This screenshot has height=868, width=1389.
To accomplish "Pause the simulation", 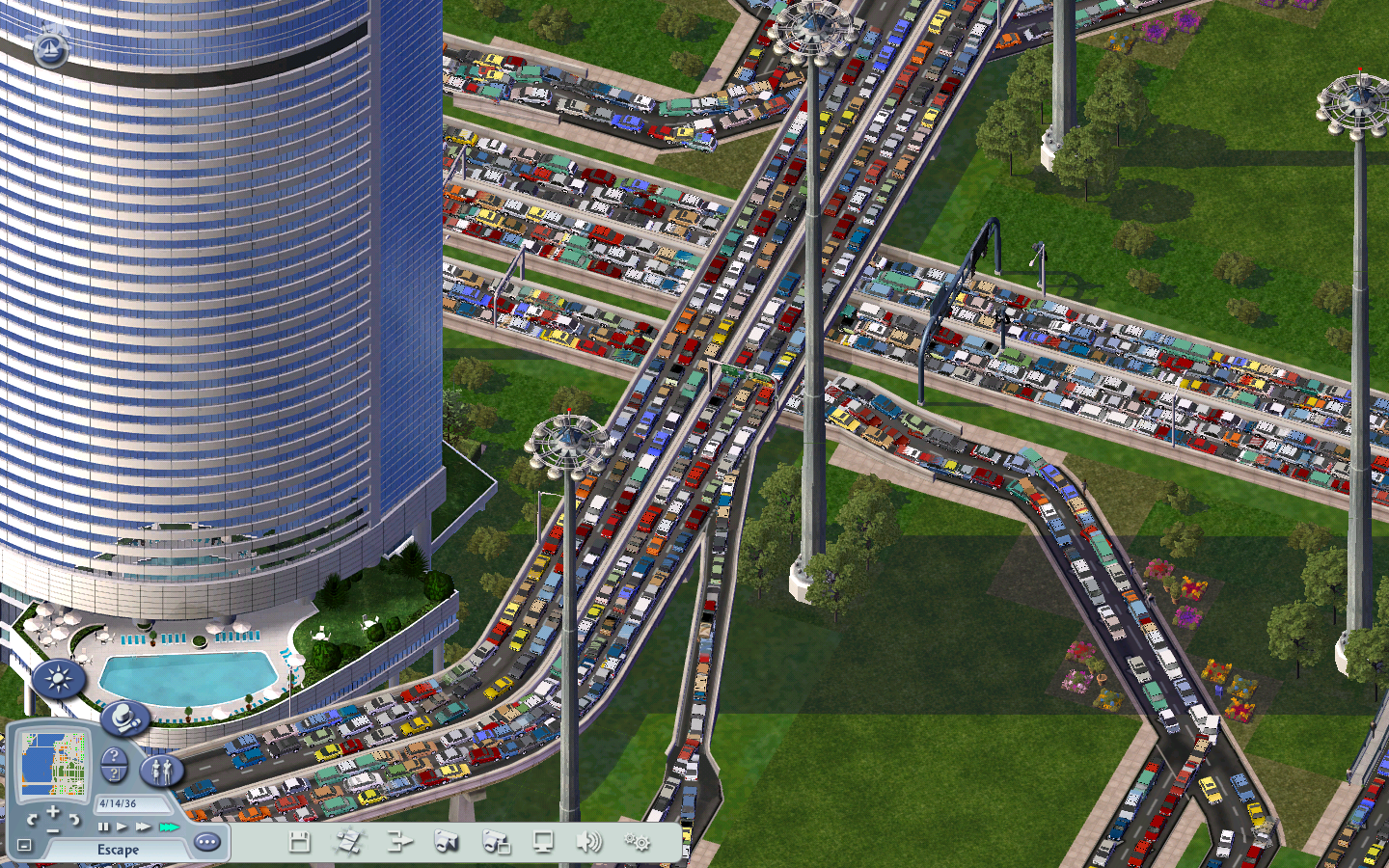I will (103, 827).
